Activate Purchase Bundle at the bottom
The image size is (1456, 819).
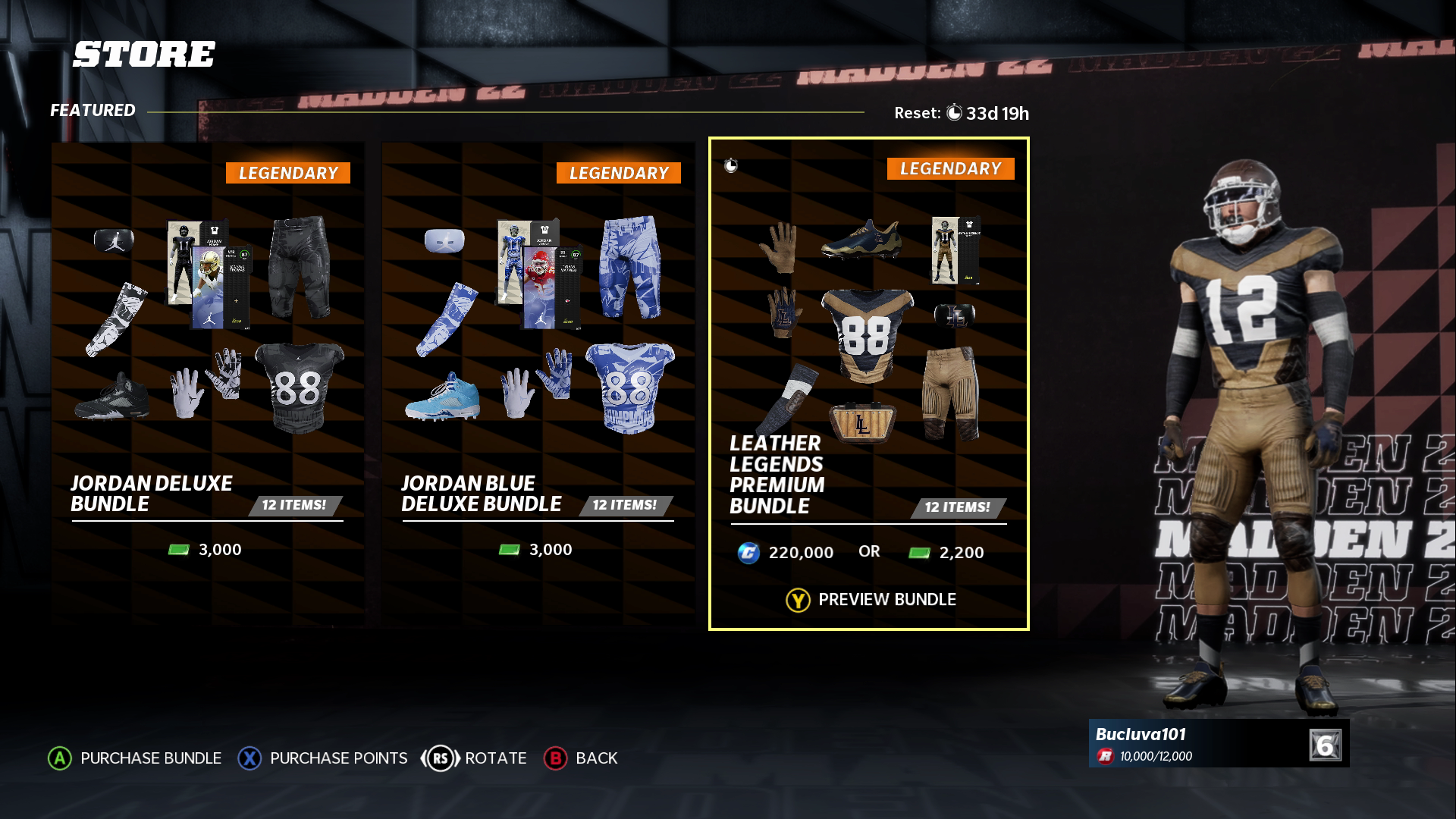[x=135, y=758]
